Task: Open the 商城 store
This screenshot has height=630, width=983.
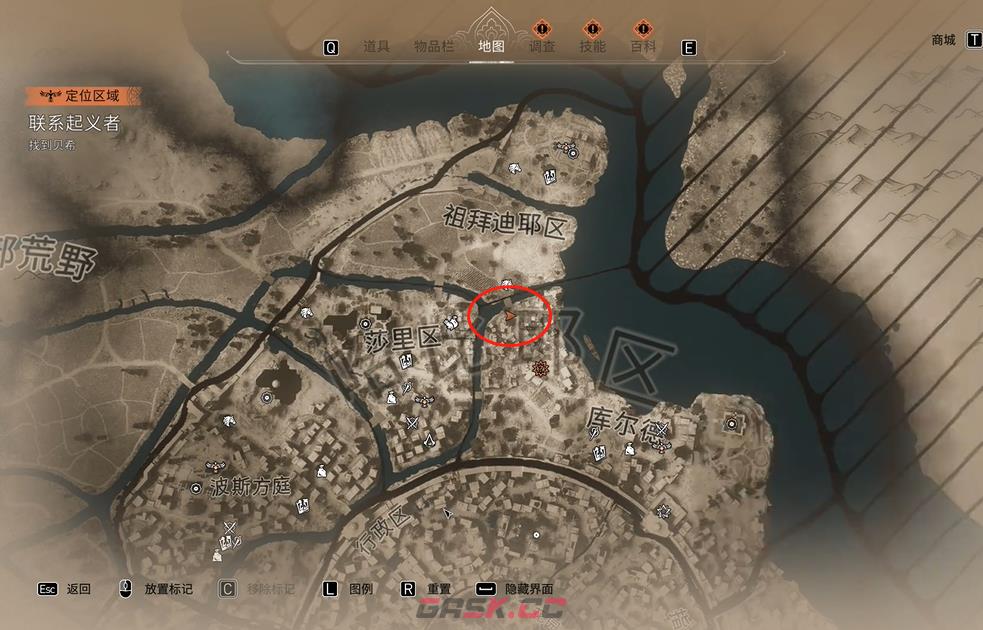Action: point(943,41)
